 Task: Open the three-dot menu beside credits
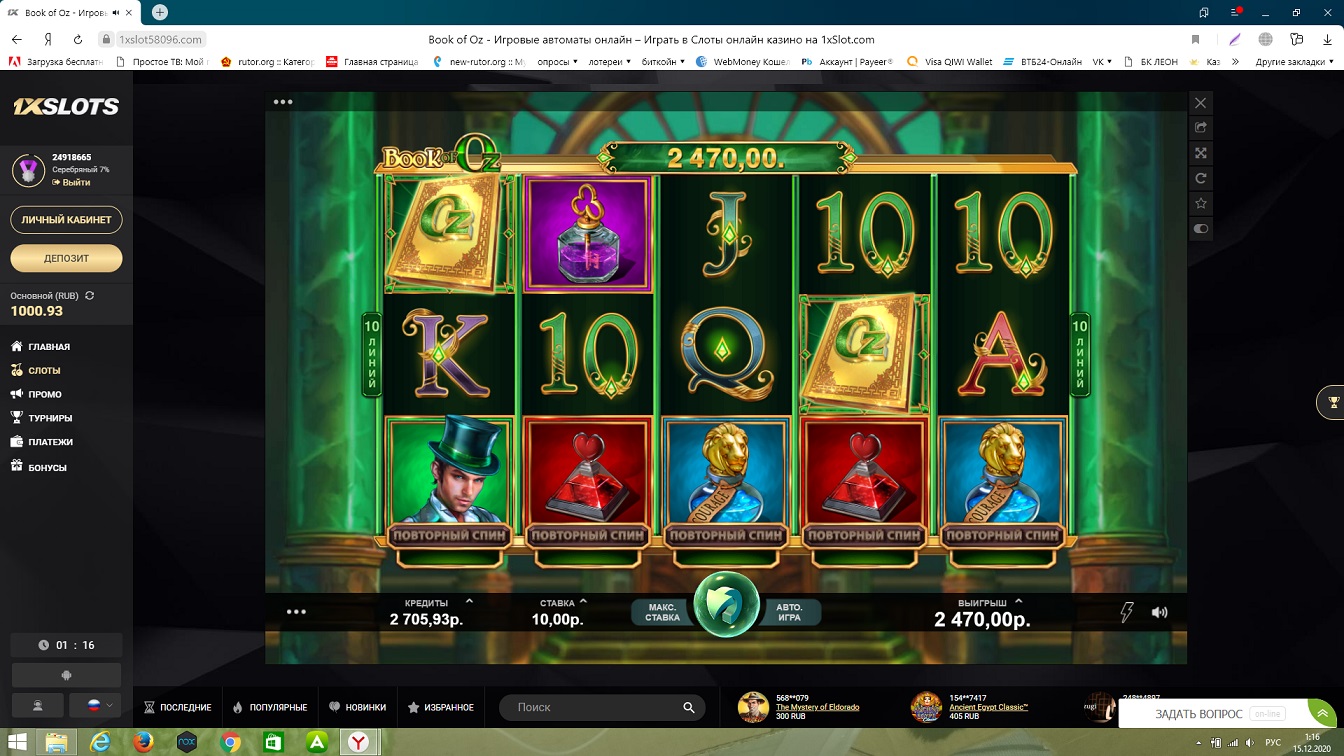point(296,612)
